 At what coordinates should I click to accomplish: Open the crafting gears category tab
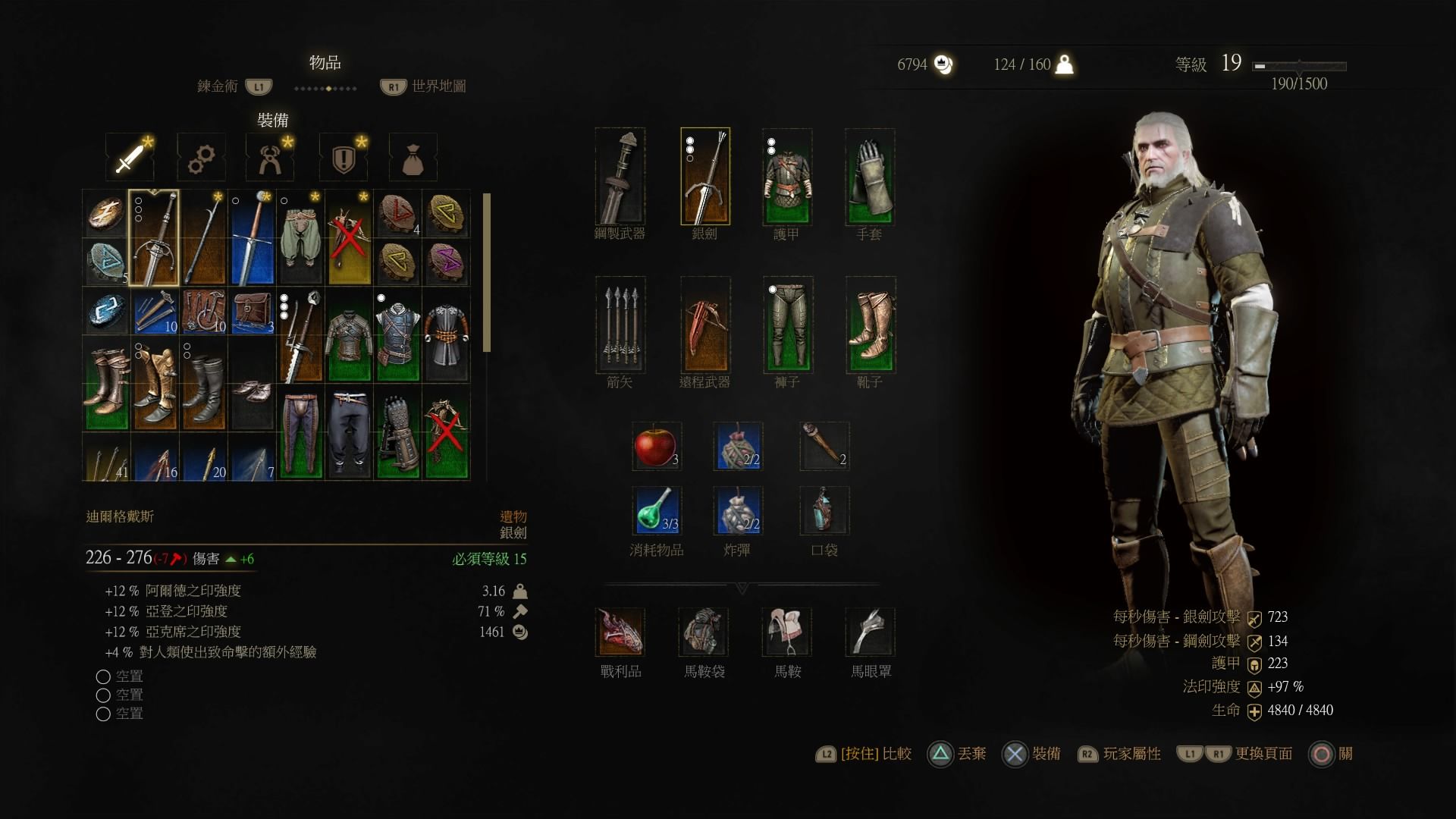201,158
